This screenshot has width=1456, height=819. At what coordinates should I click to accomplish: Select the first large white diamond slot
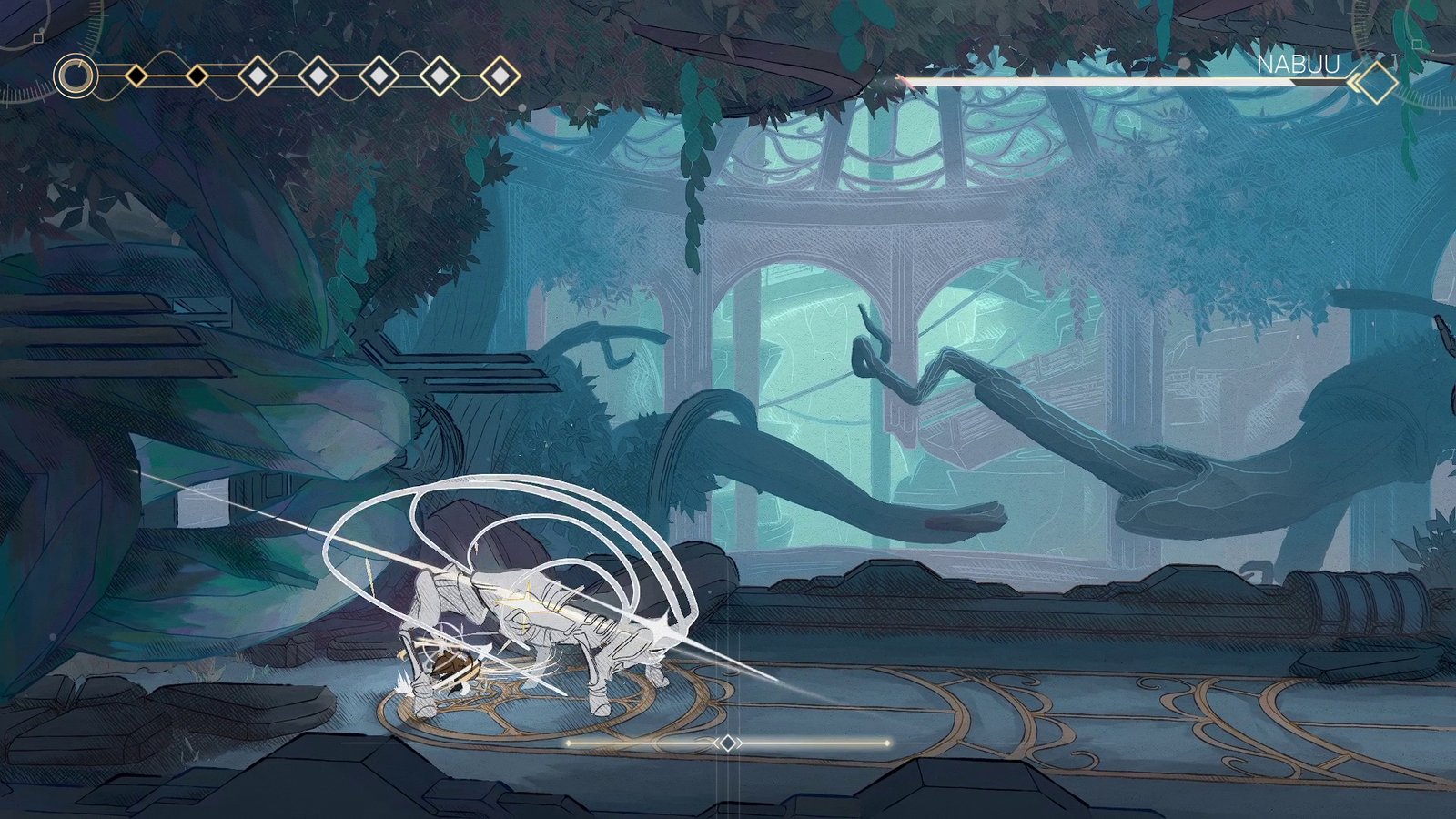click(x=258, y=76)
